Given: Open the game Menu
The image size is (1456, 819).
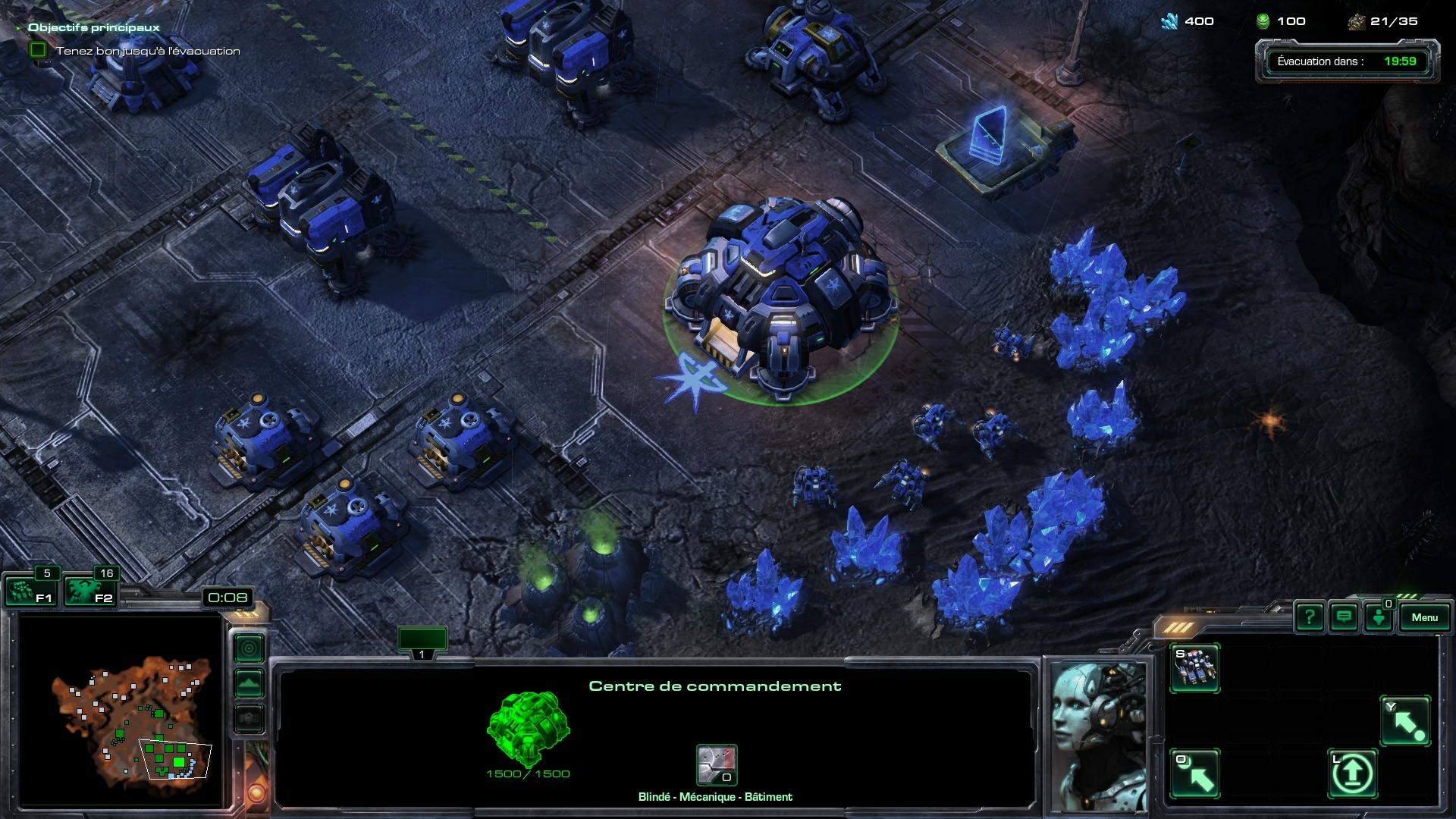Looking at the screenshot, I should pyautogui.click(x=1424, y=617).
